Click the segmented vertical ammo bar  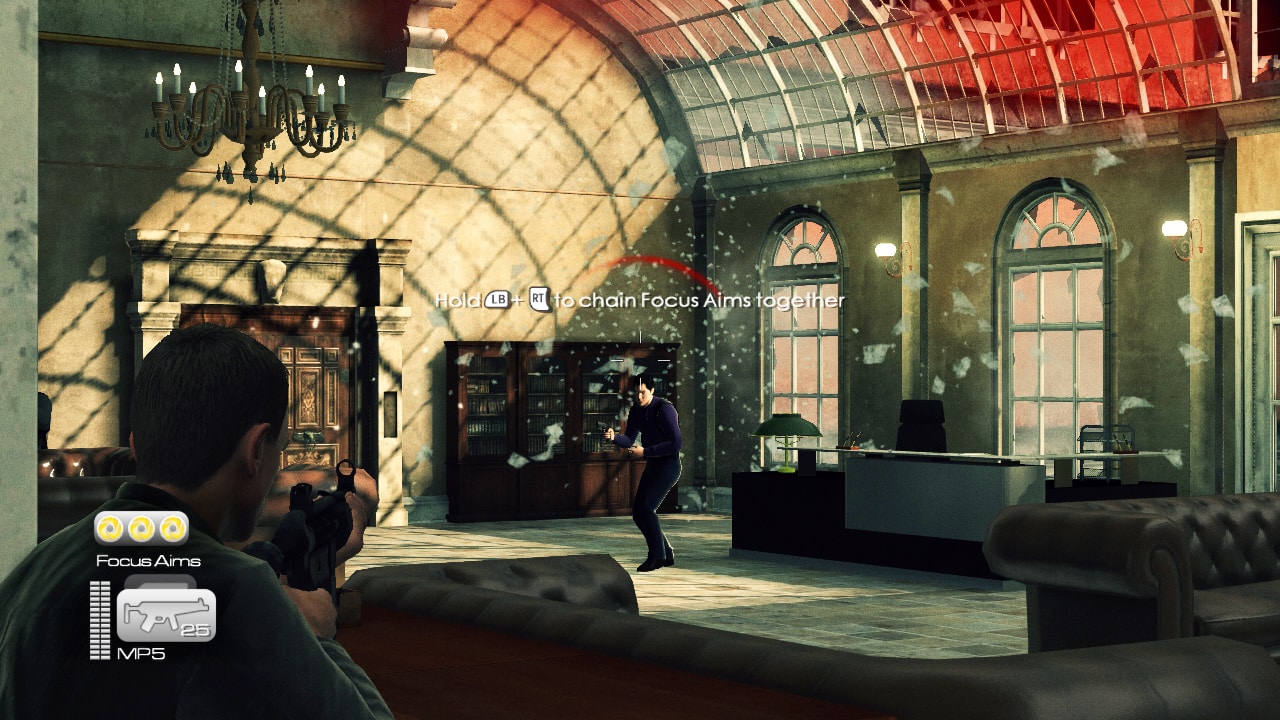pyautogui.click(x=99, y=618)
